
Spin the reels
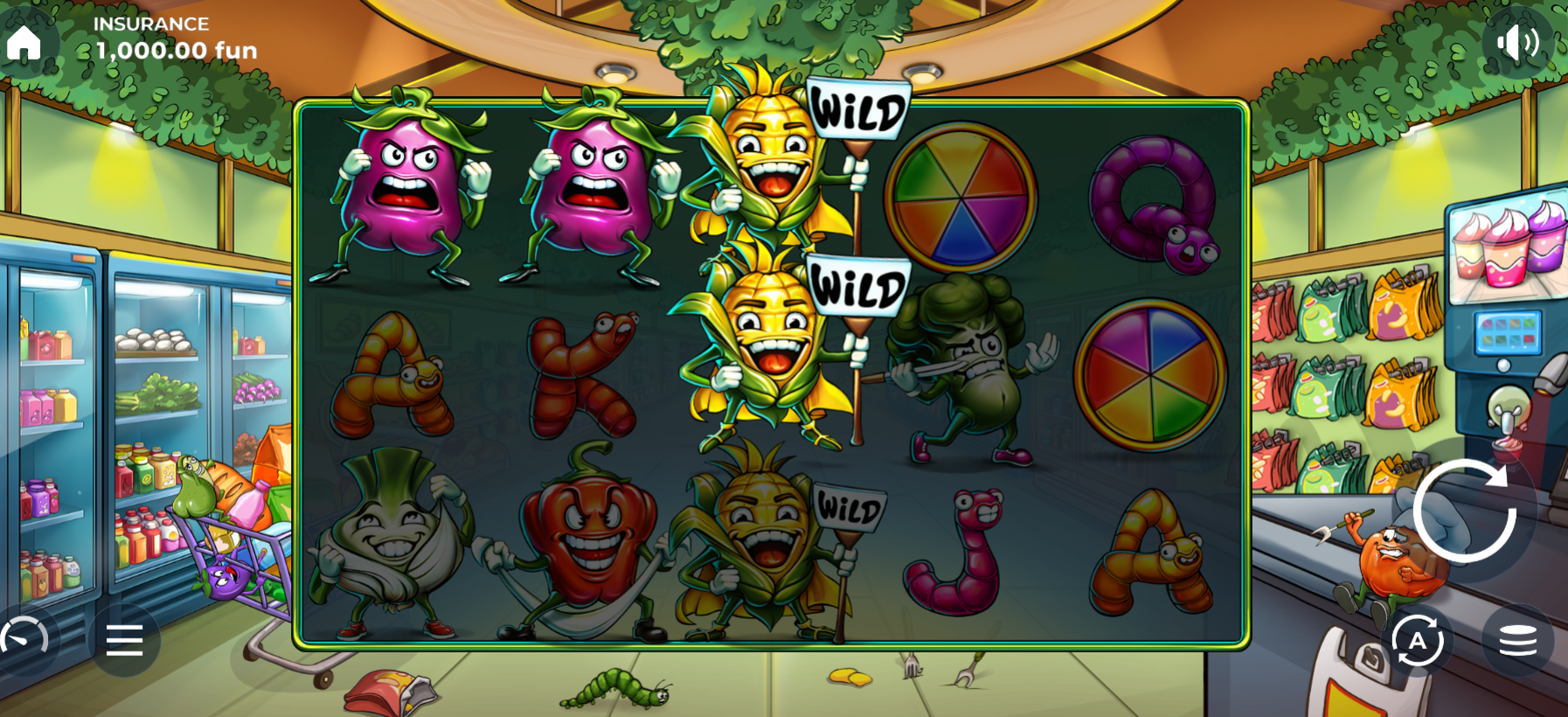point(1465,512)
